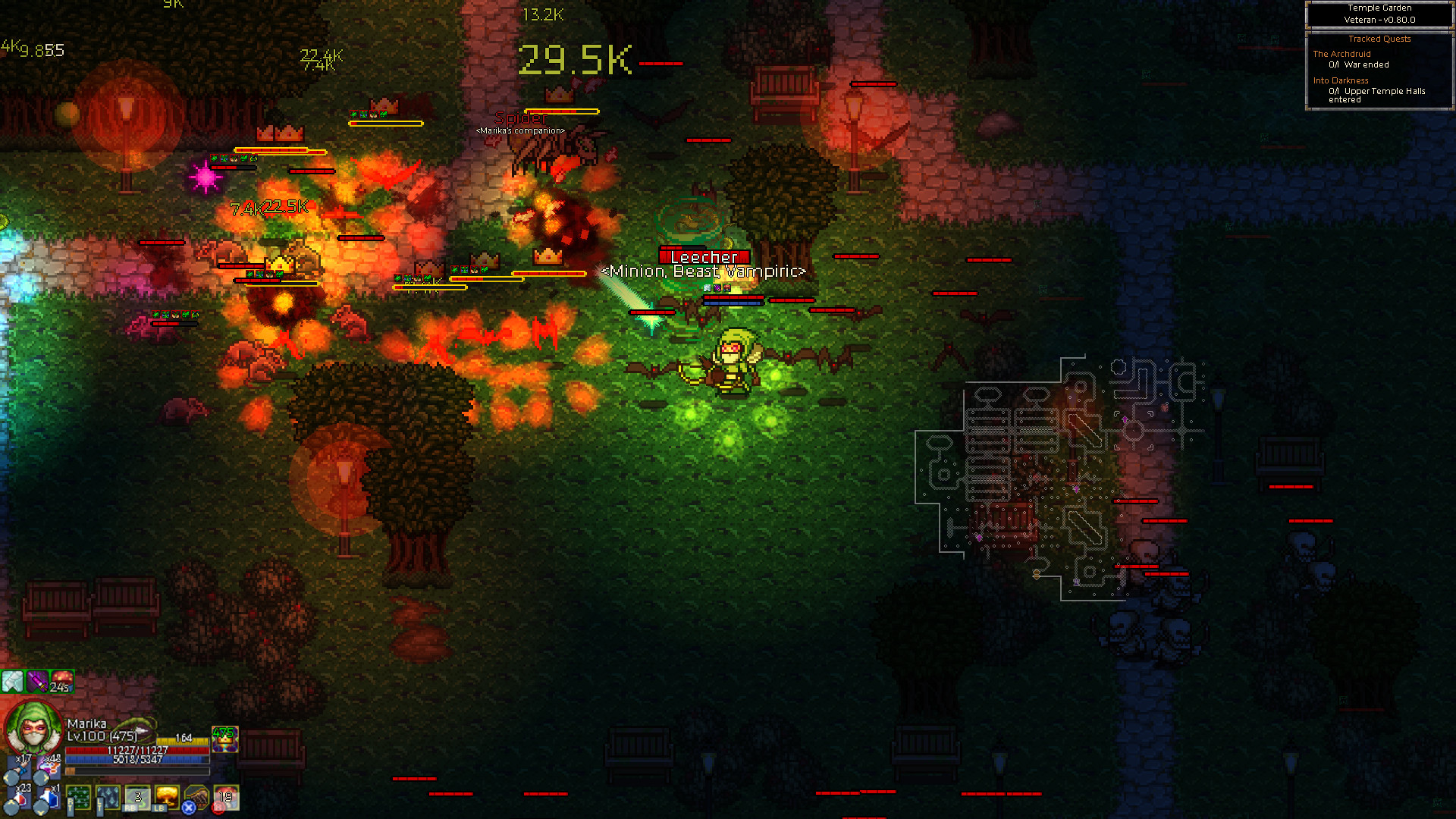Select the RB skill showing 3 charges
Image resolution: width=1456 pixels, height=819 pixels.
pyautogui.click(x=137, y=796)
